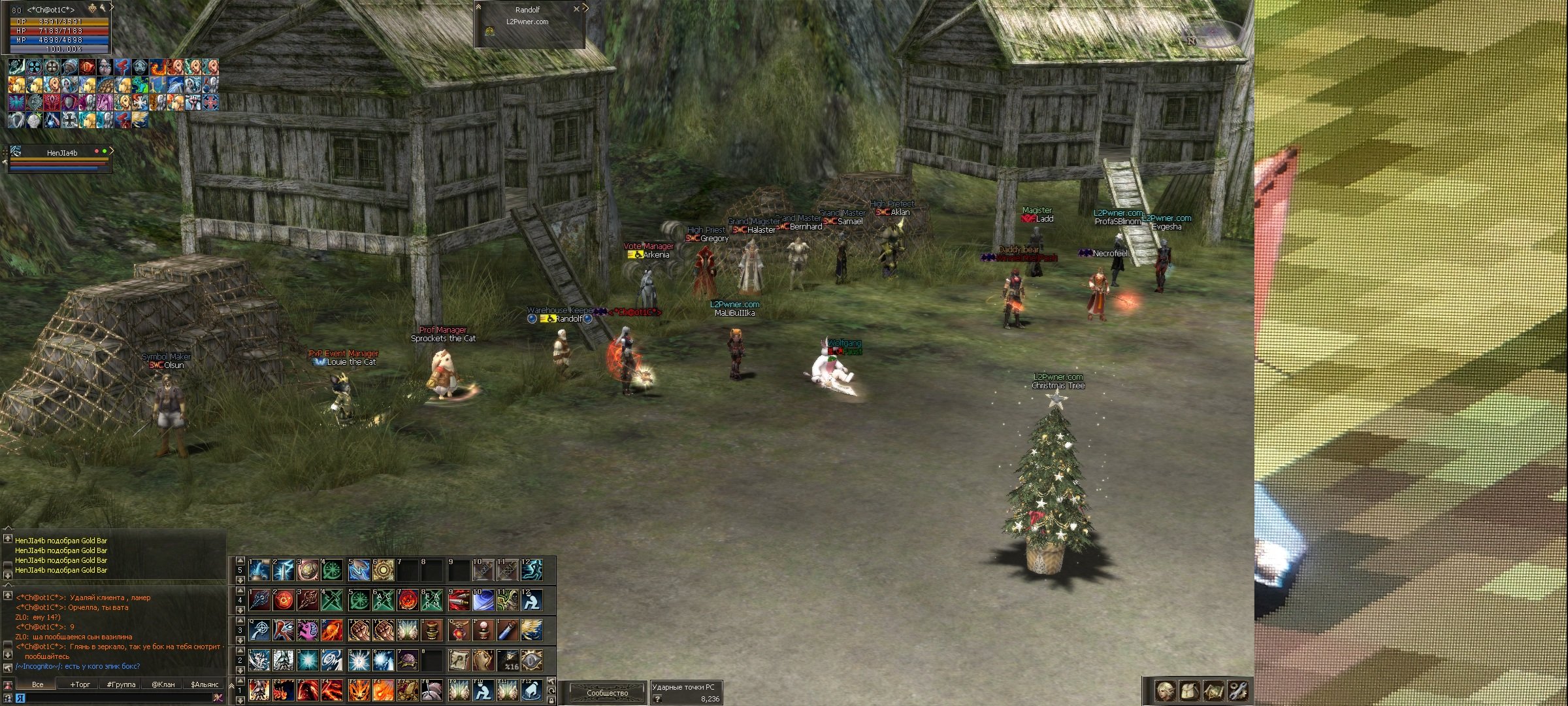Viewport: 1568px width, 706px height.
Task: Select party member HenJIa4b
Action: [x=62, y=153]
